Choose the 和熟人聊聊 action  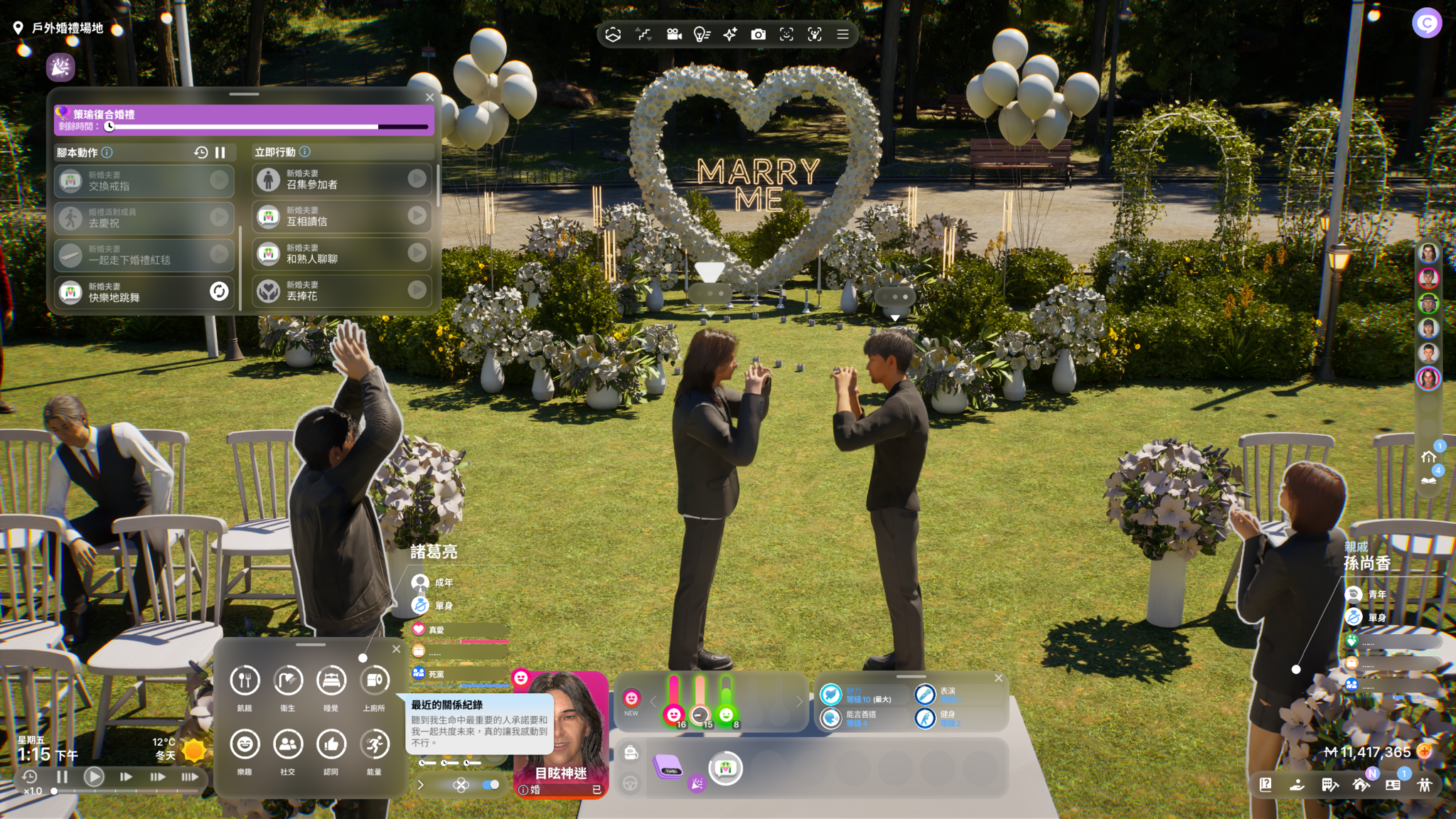coord(417,252)
